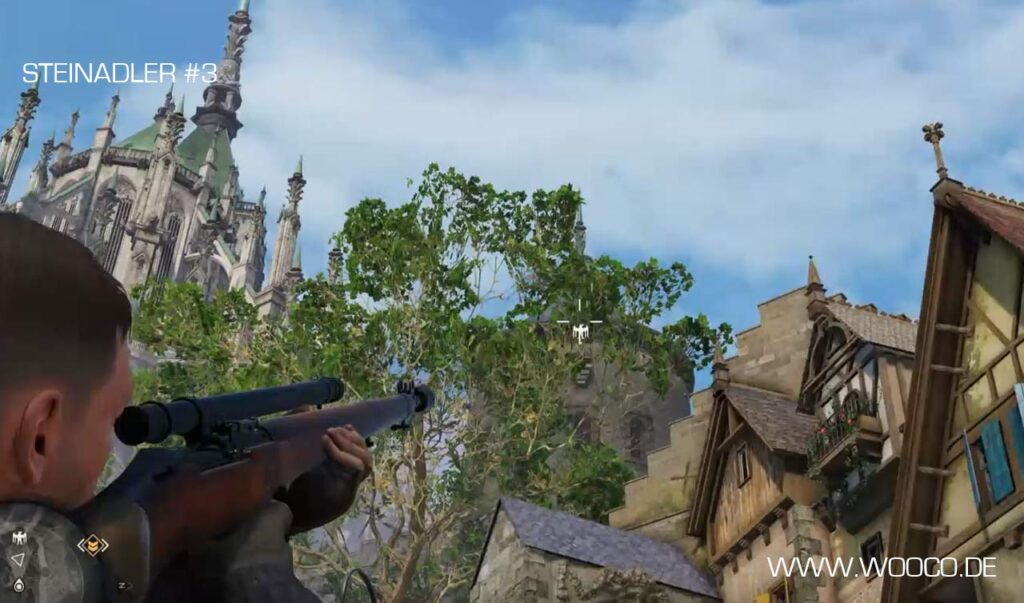The height and width of the screenshot is (603, 1024).
Task: Select the eagle icon on the minimap
Action: click(19, 538)
